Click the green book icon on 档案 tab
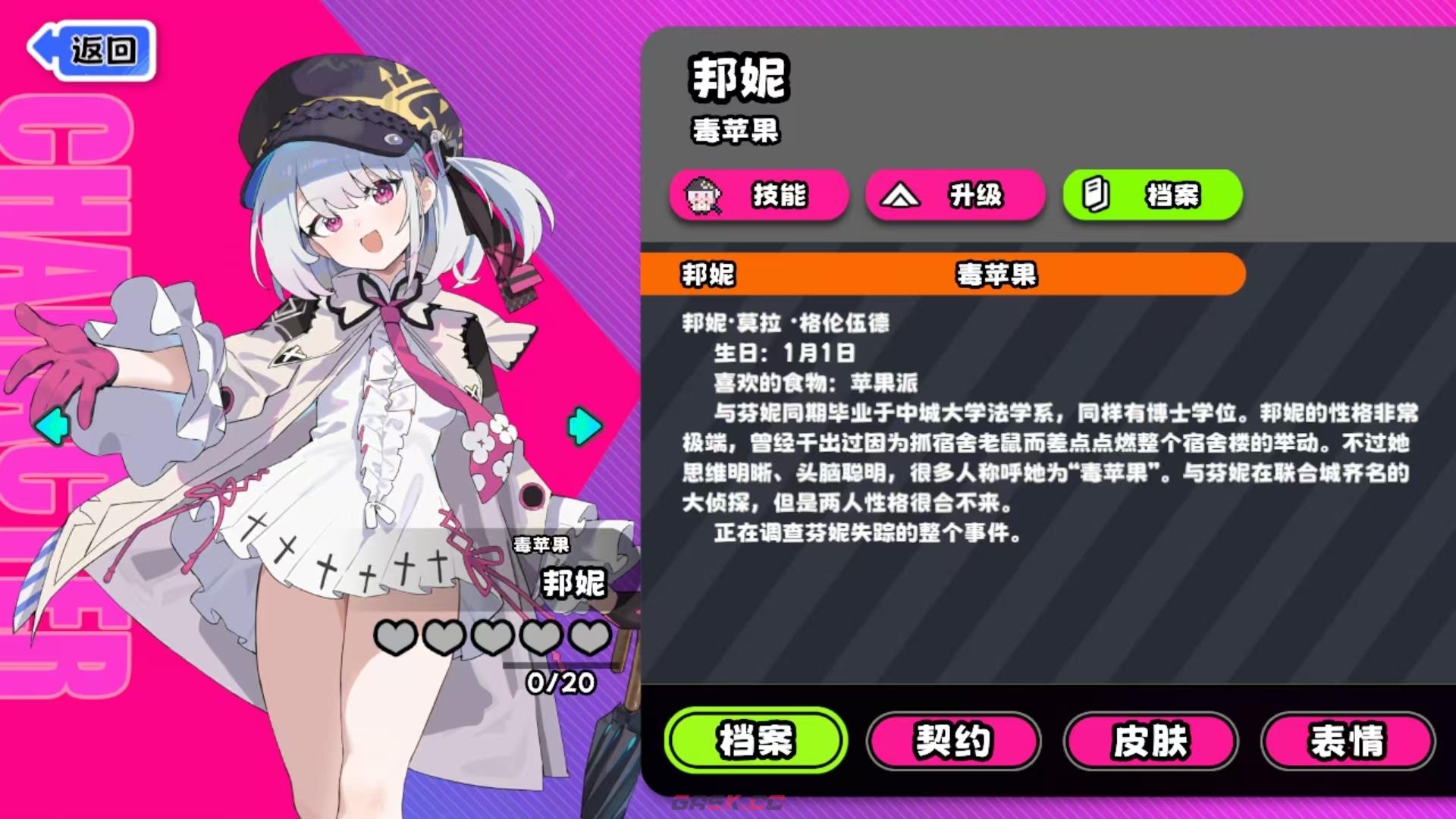Screen dimensions: 1456x819 point(1095,196)
